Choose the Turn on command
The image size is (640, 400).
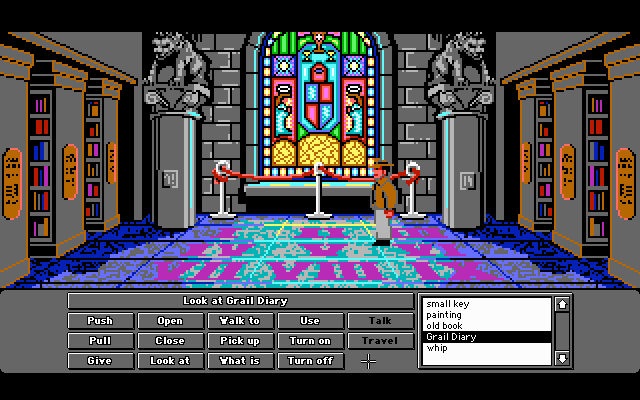tap(310, 341)
